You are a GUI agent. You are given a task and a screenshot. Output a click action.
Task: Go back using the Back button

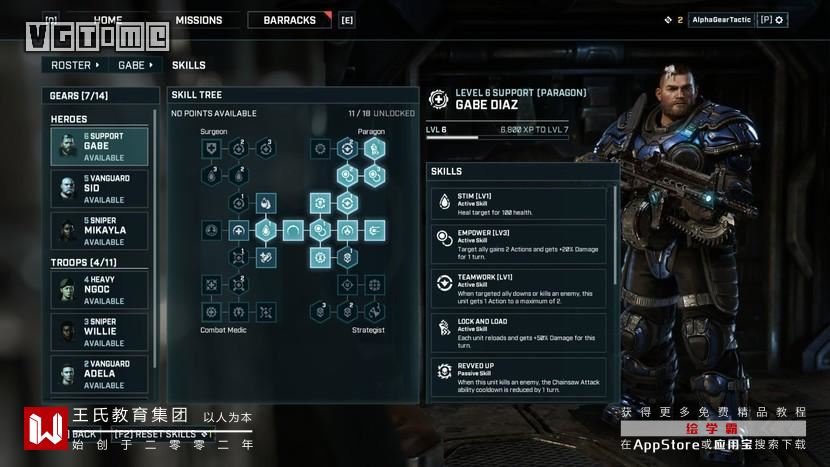coord(84,434)
